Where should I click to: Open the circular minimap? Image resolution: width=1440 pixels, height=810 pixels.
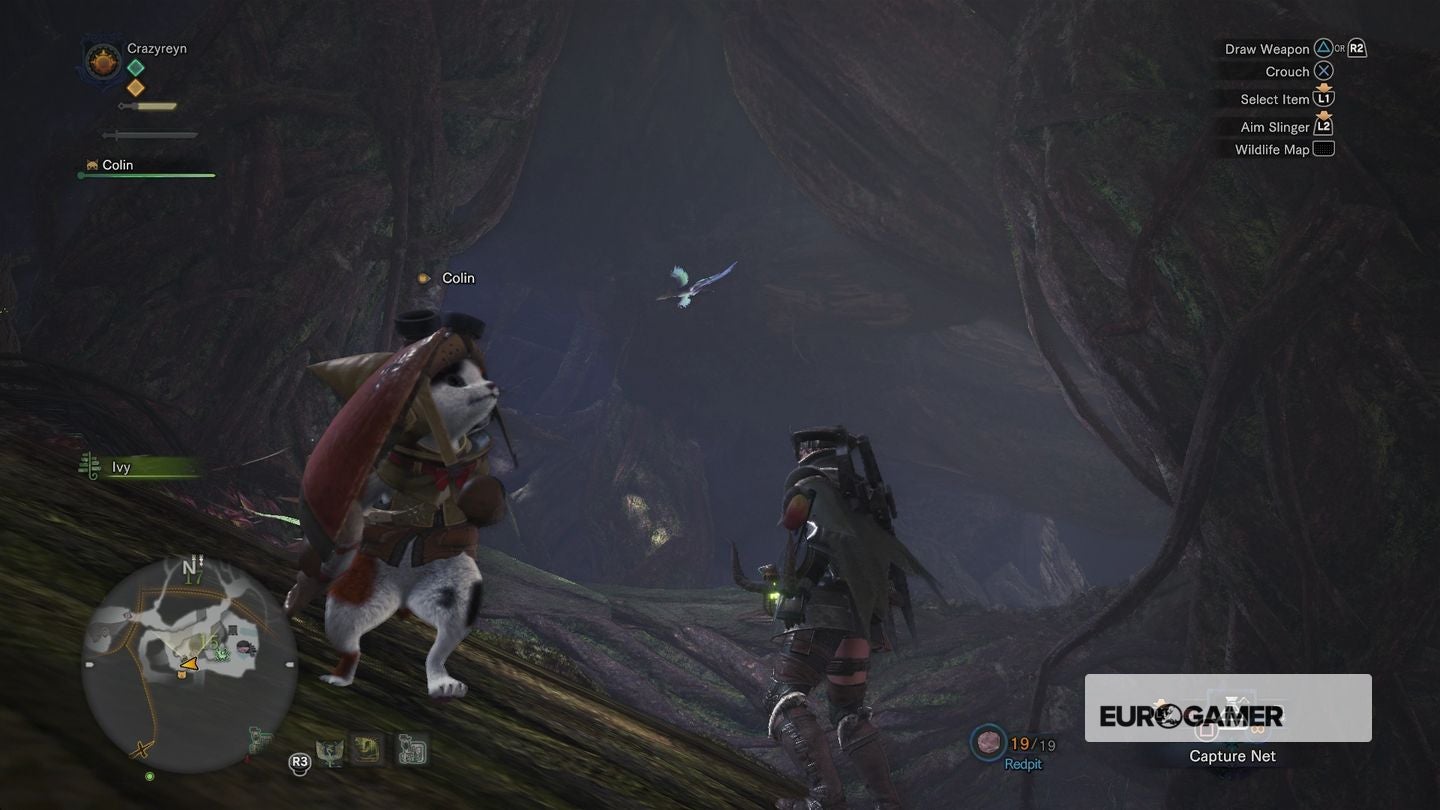pos(190,664)
